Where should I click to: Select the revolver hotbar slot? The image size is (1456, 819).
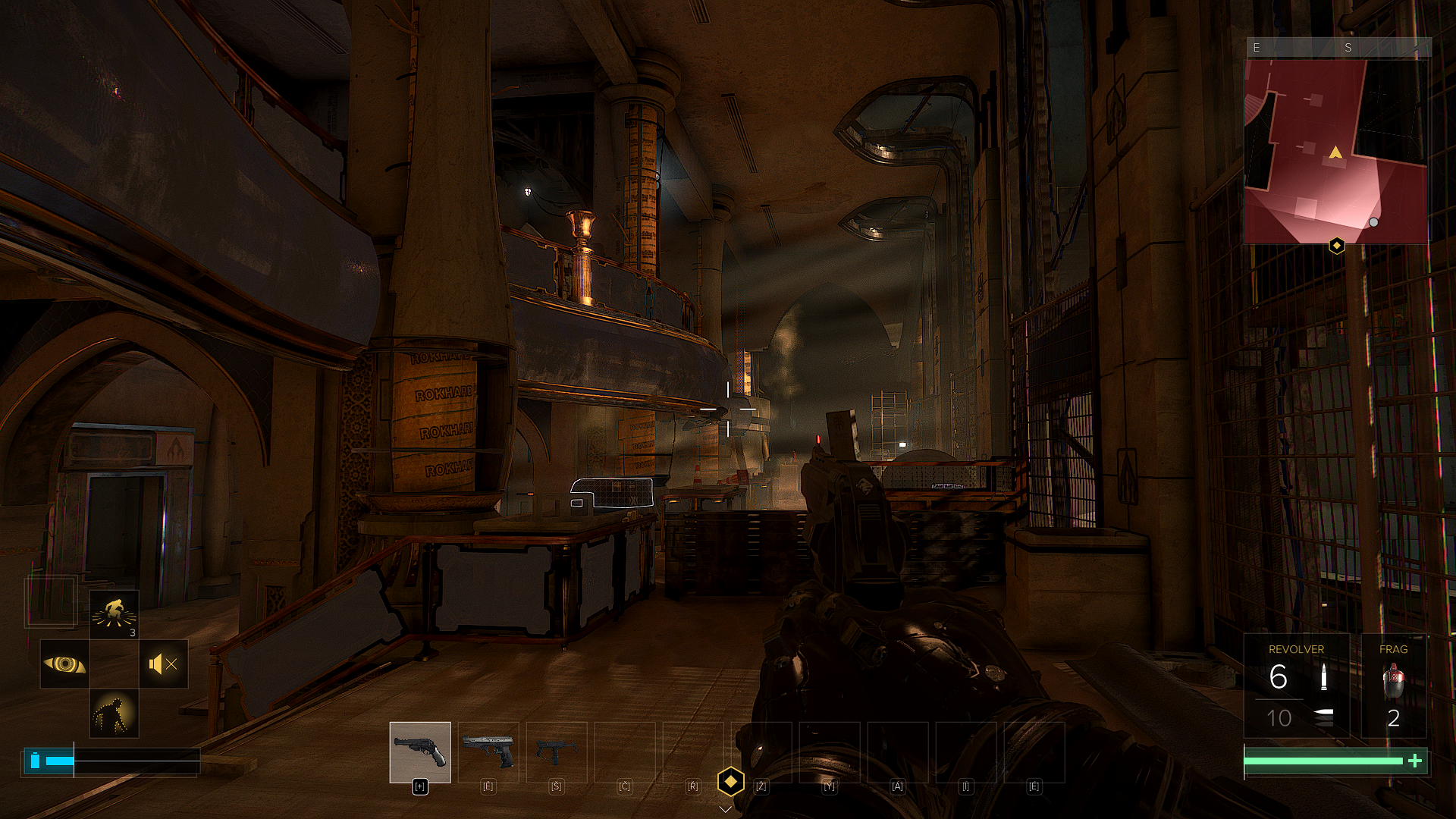point(420,752)
